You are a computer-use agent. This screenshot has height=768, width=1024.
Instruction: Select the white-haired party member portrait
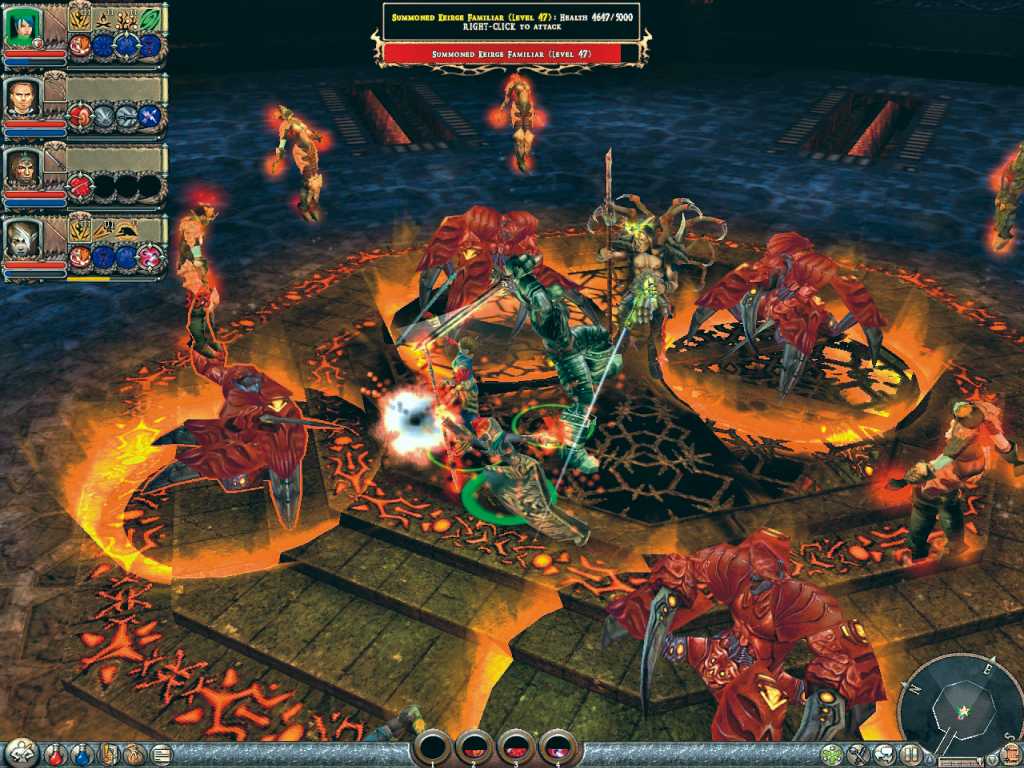[x=20, y=240]
